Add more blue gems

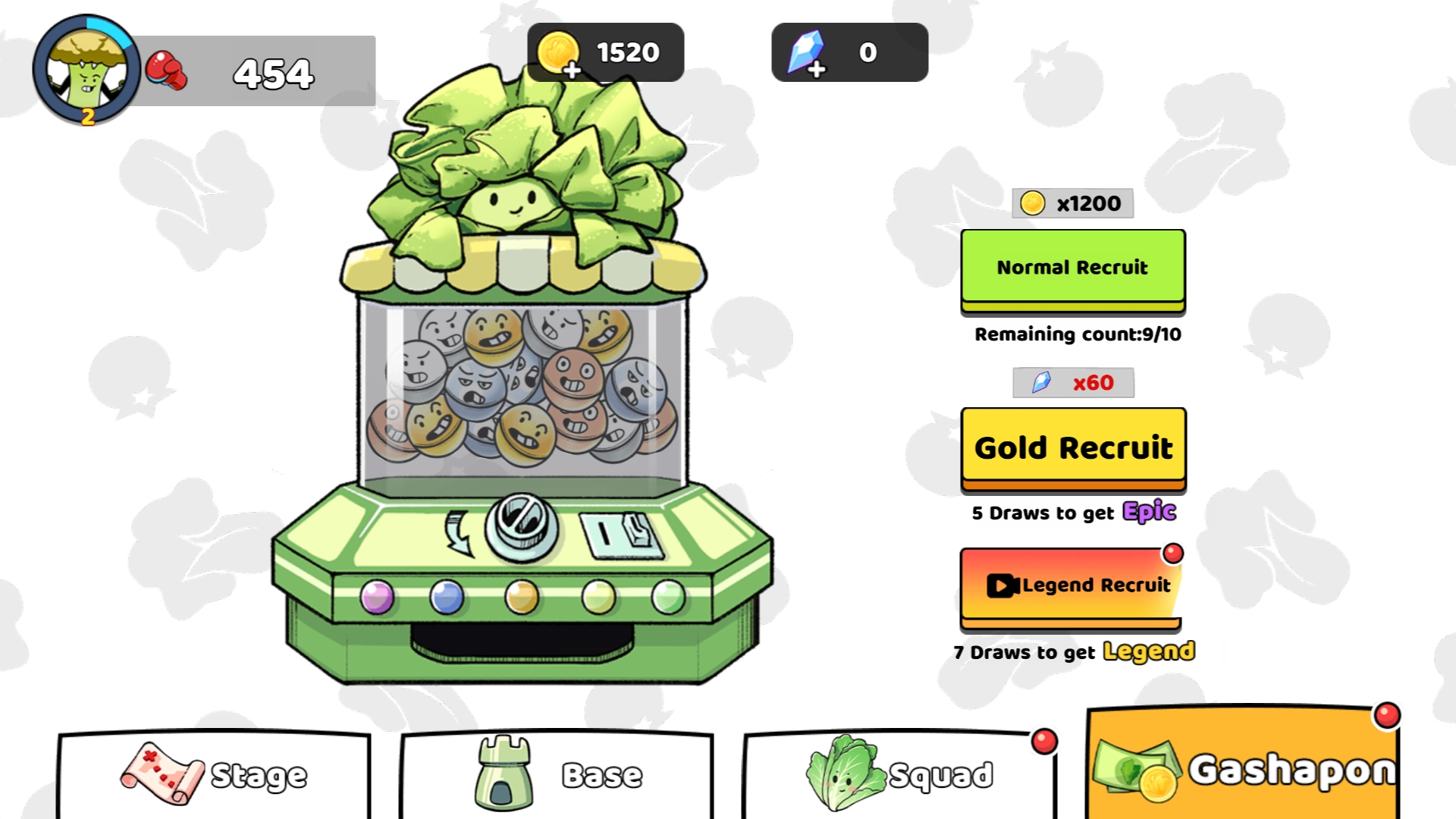pos(816,69)
